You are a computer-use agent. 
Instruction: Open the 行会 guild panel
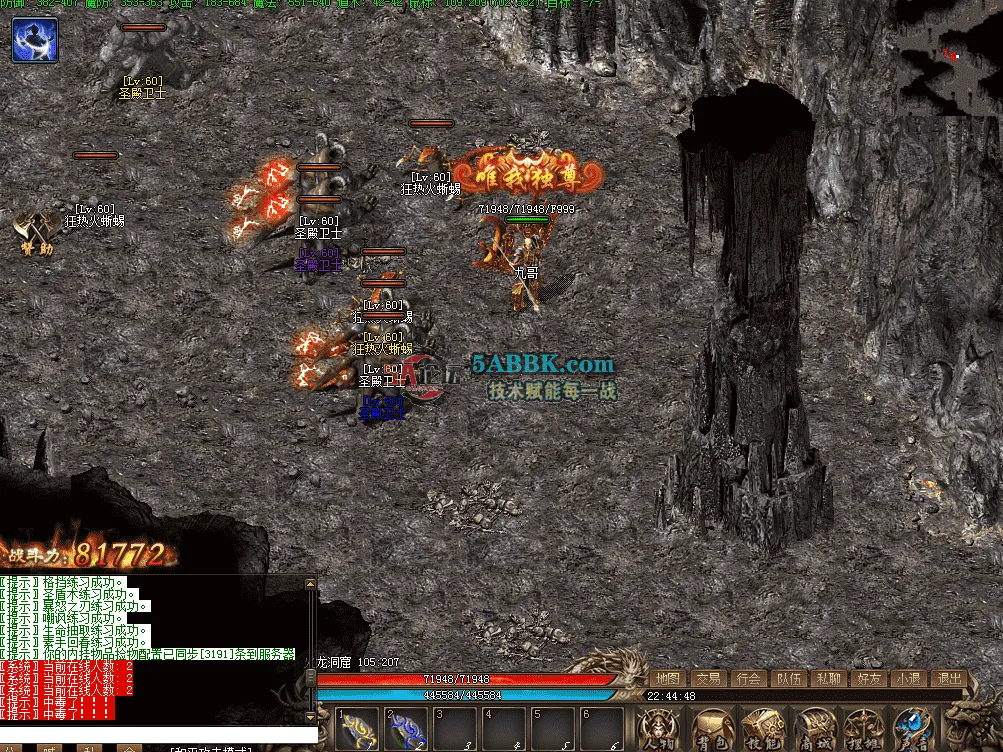[x=748, y=679]
